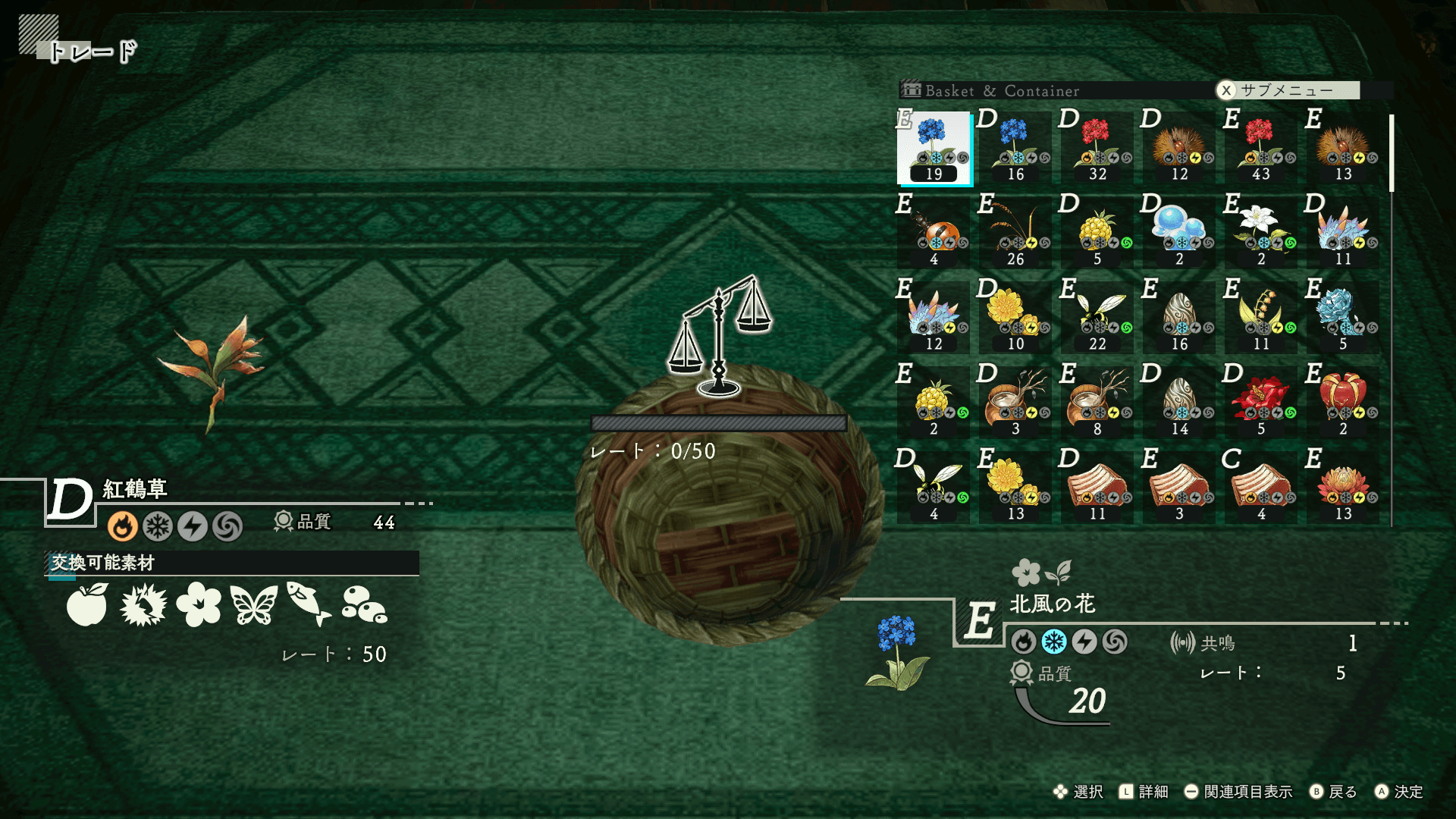Open the サブメニュー submenu
The image size is (1456, 819).
tap(1287, 90)
